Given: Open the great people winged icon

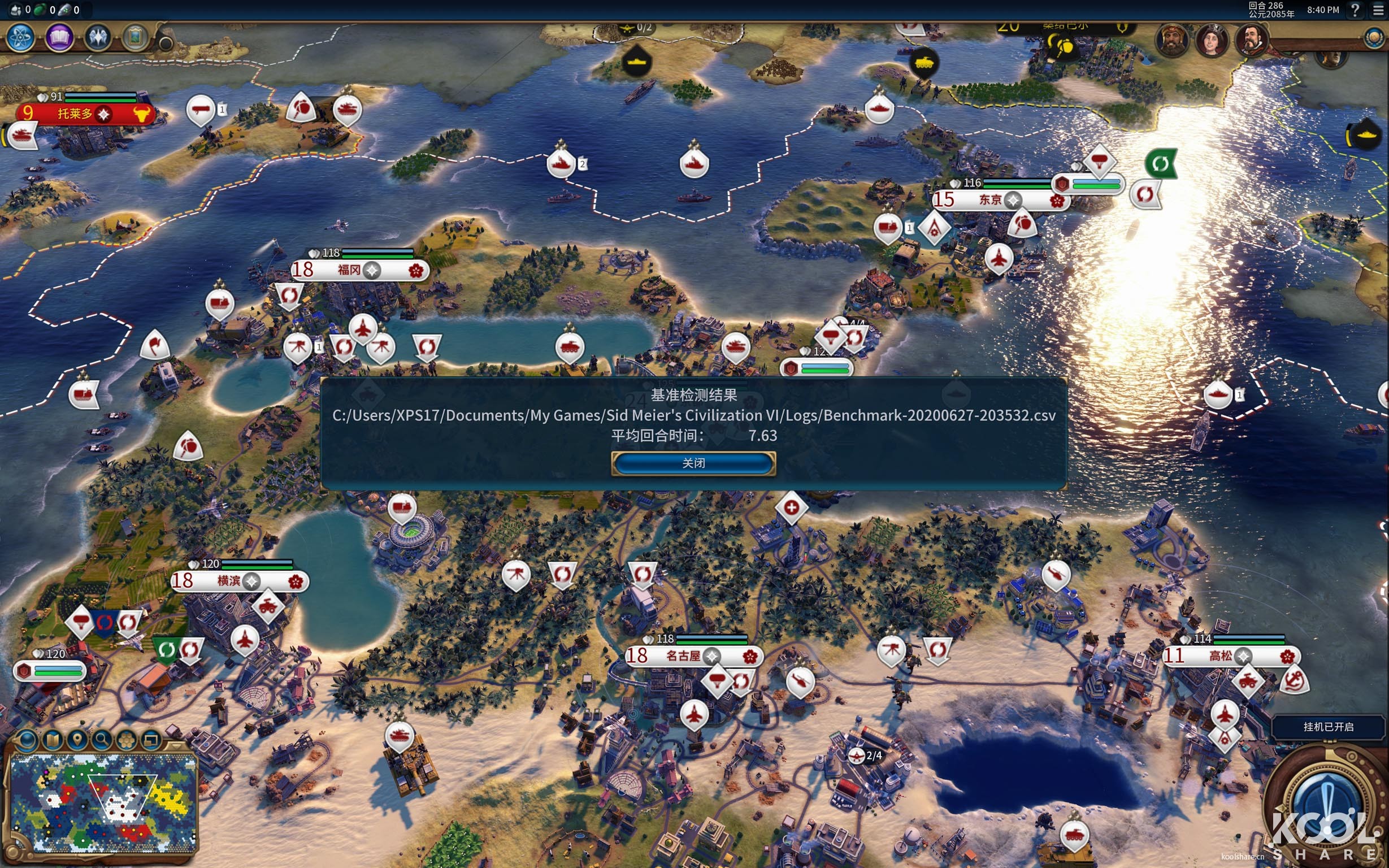Looking at the screenshot, I should (x=98, y=38).
